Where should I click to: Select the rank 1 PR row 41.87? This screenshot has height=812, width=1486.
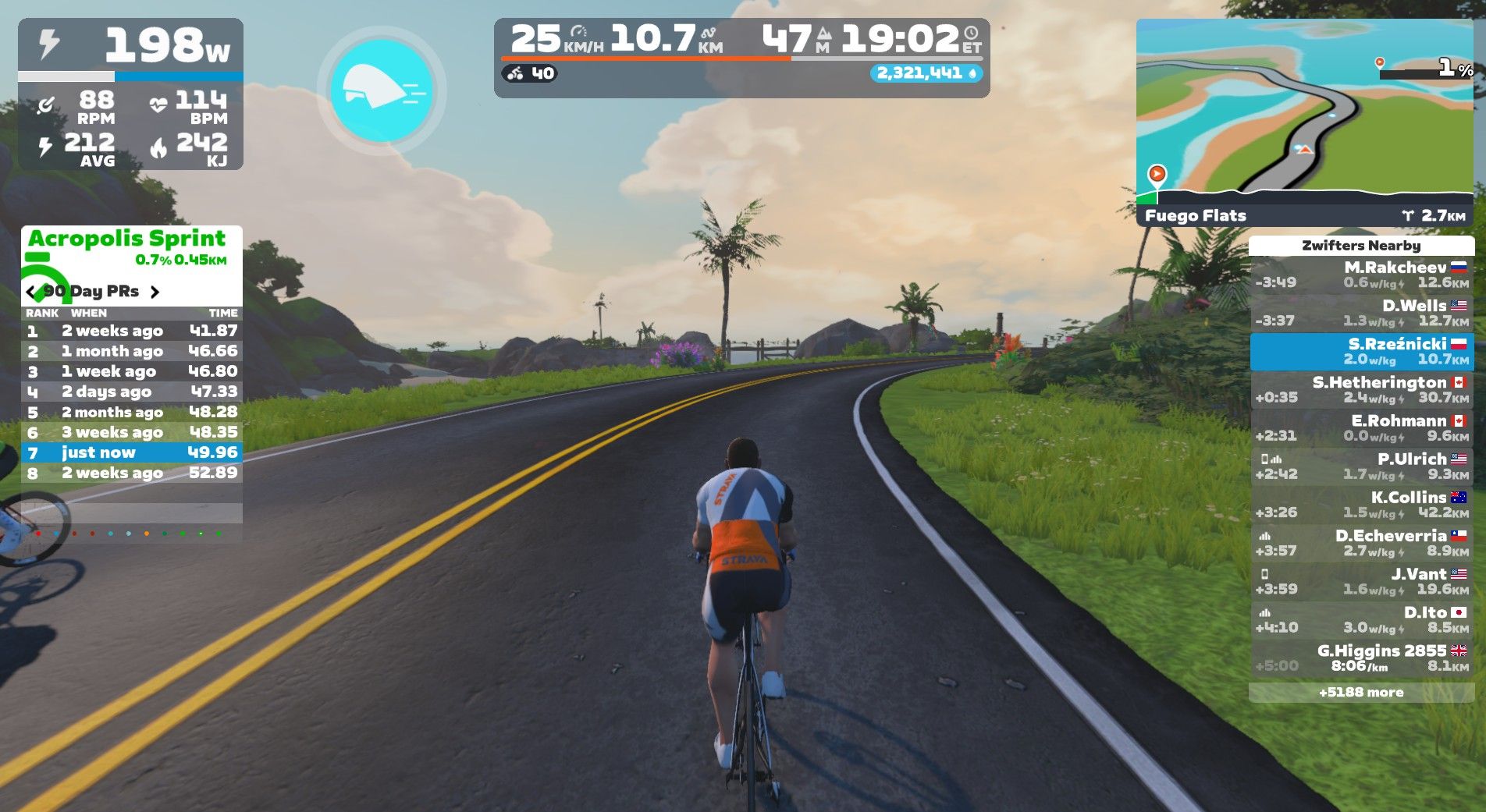[x=131, y=331]
